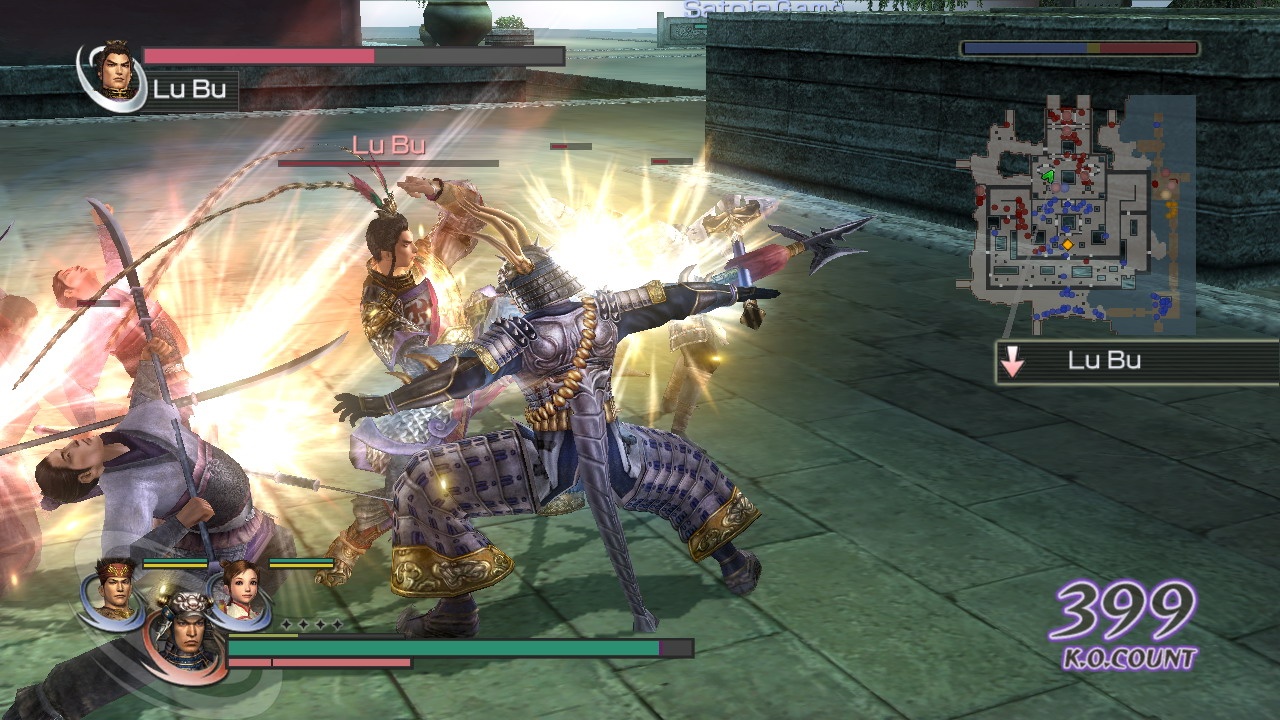Click the first musou star above the health bar
Image resolution: width=1280 pixels, height=720 pixels.
pyautogui.click(x=285, y=624)
